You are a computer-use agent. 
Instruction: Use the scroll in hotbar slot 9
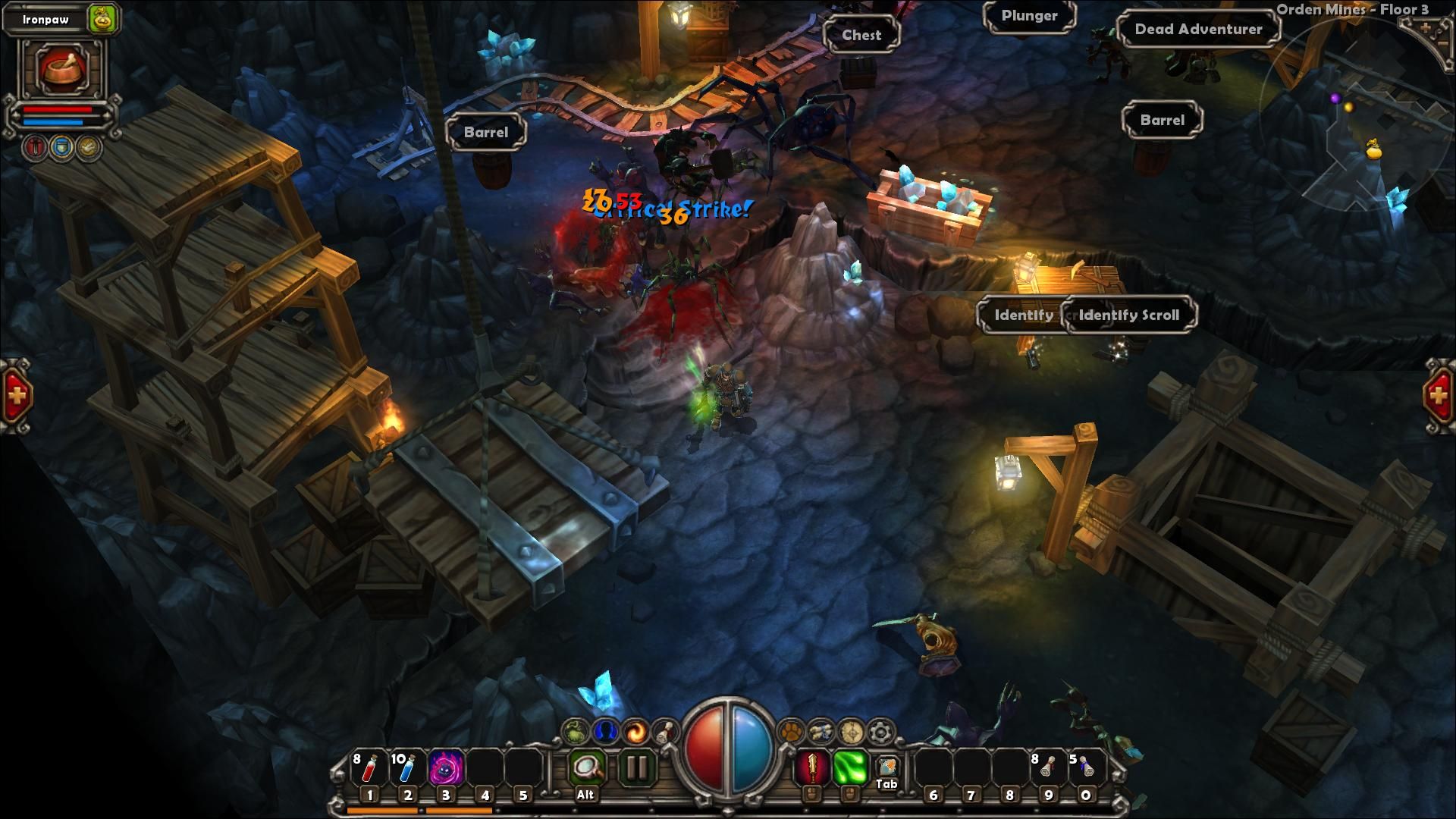click(x=1047, y=768)
